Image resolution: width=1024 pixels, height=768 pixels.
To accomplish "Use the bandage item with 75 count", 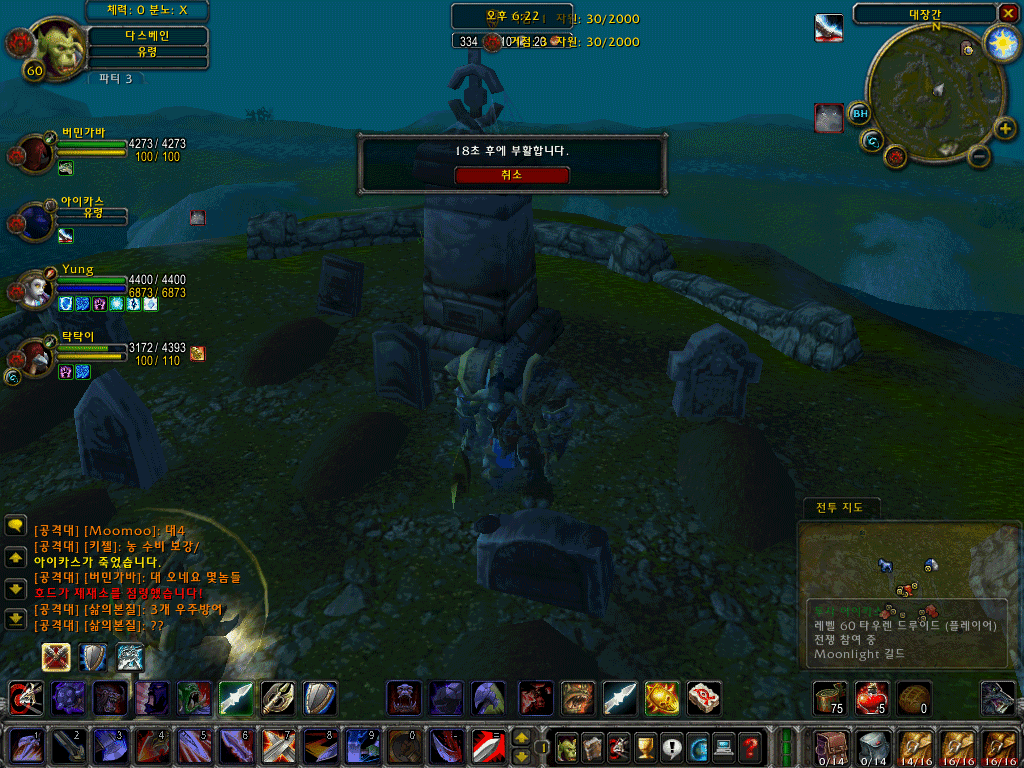I will click(829, 697).
